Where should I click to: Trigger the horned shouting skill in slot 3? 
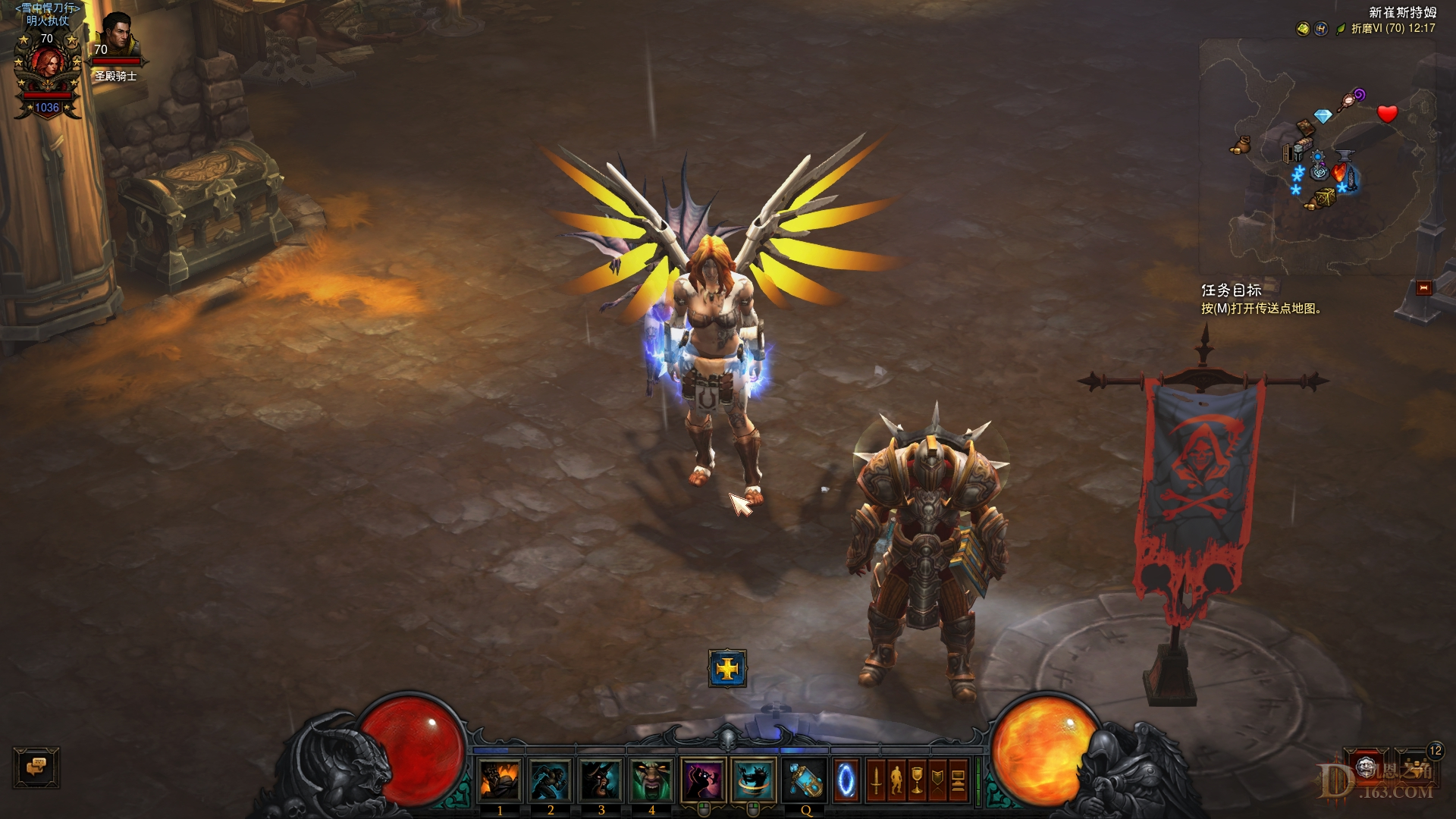(x=601, y=780)
